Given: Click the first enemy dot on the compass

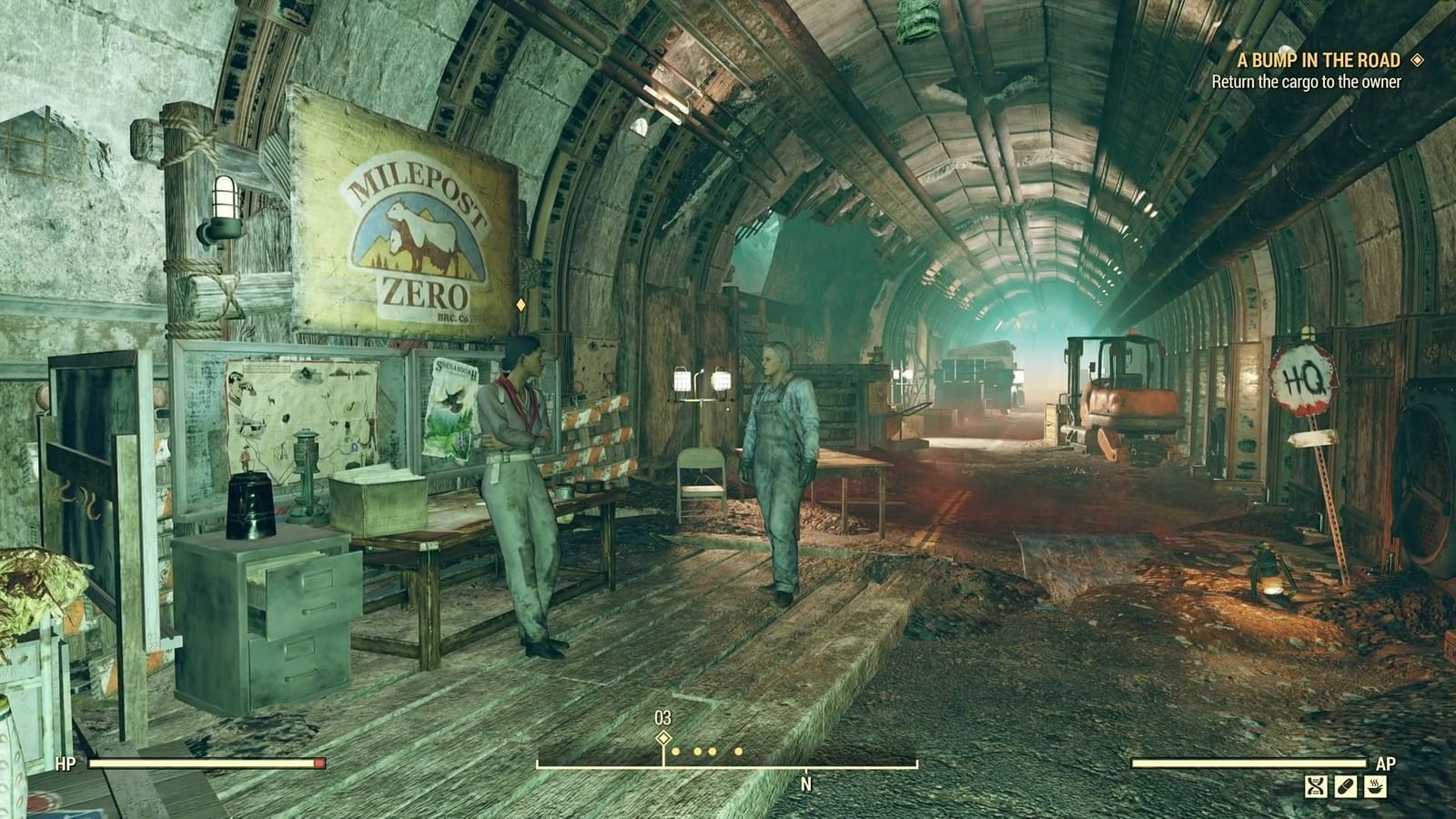Looking at the screenshot, I should (x=675, y=751).
